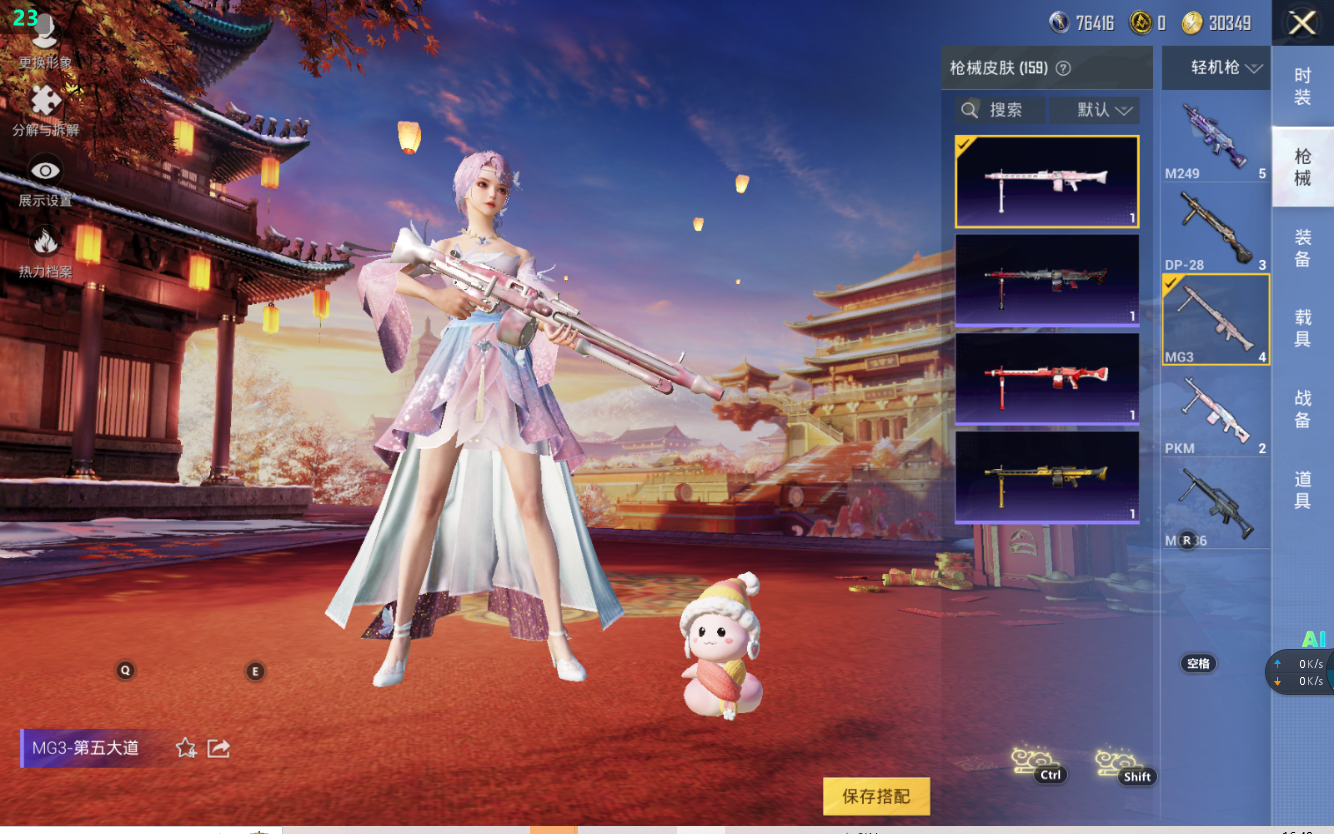Open 展示设置 display settings
1334x834 pixels.
pyautogui.click(x=45, y=180)
